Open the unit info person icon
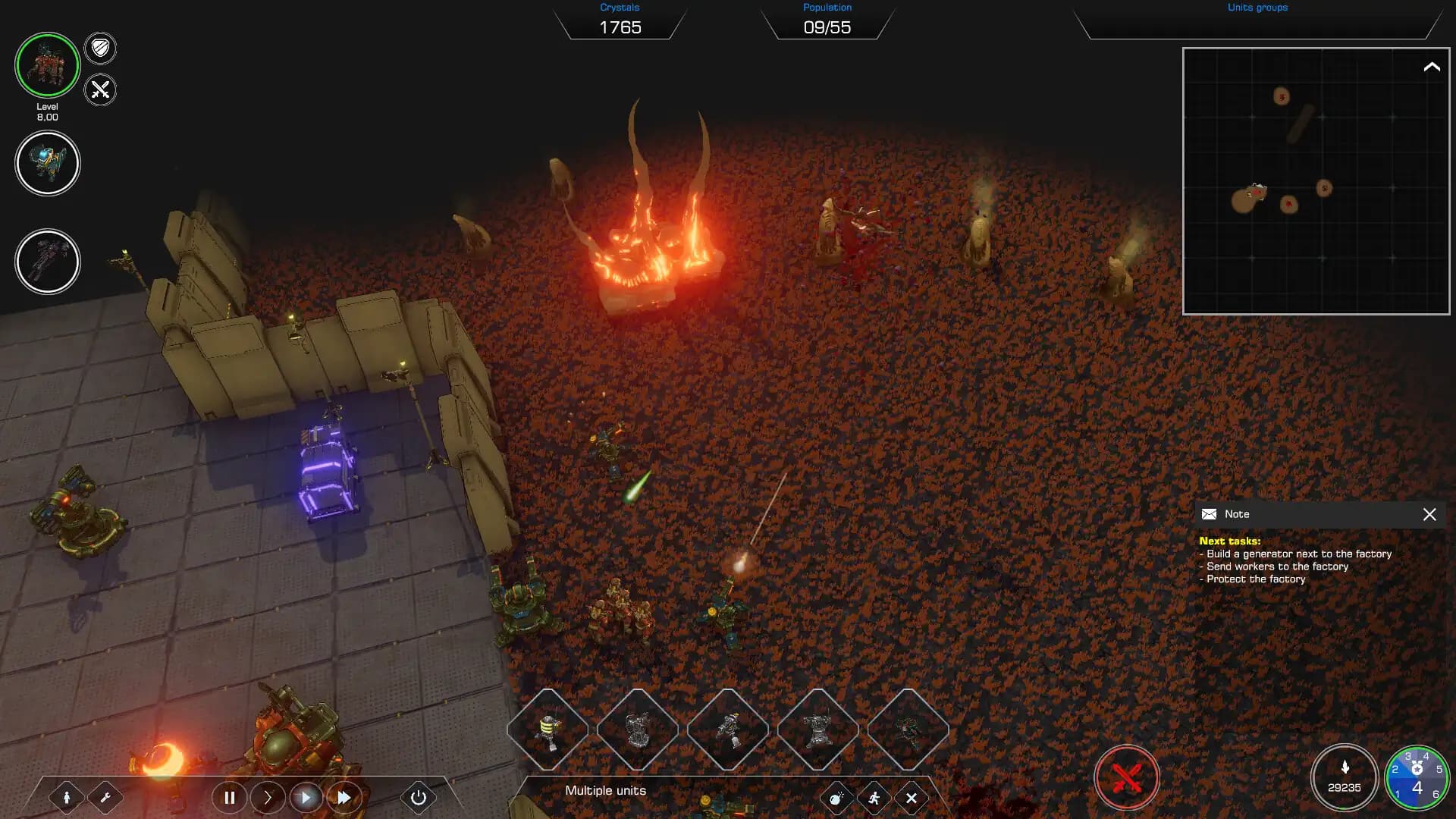1456x819 pixels. click(x=67, y=798)
